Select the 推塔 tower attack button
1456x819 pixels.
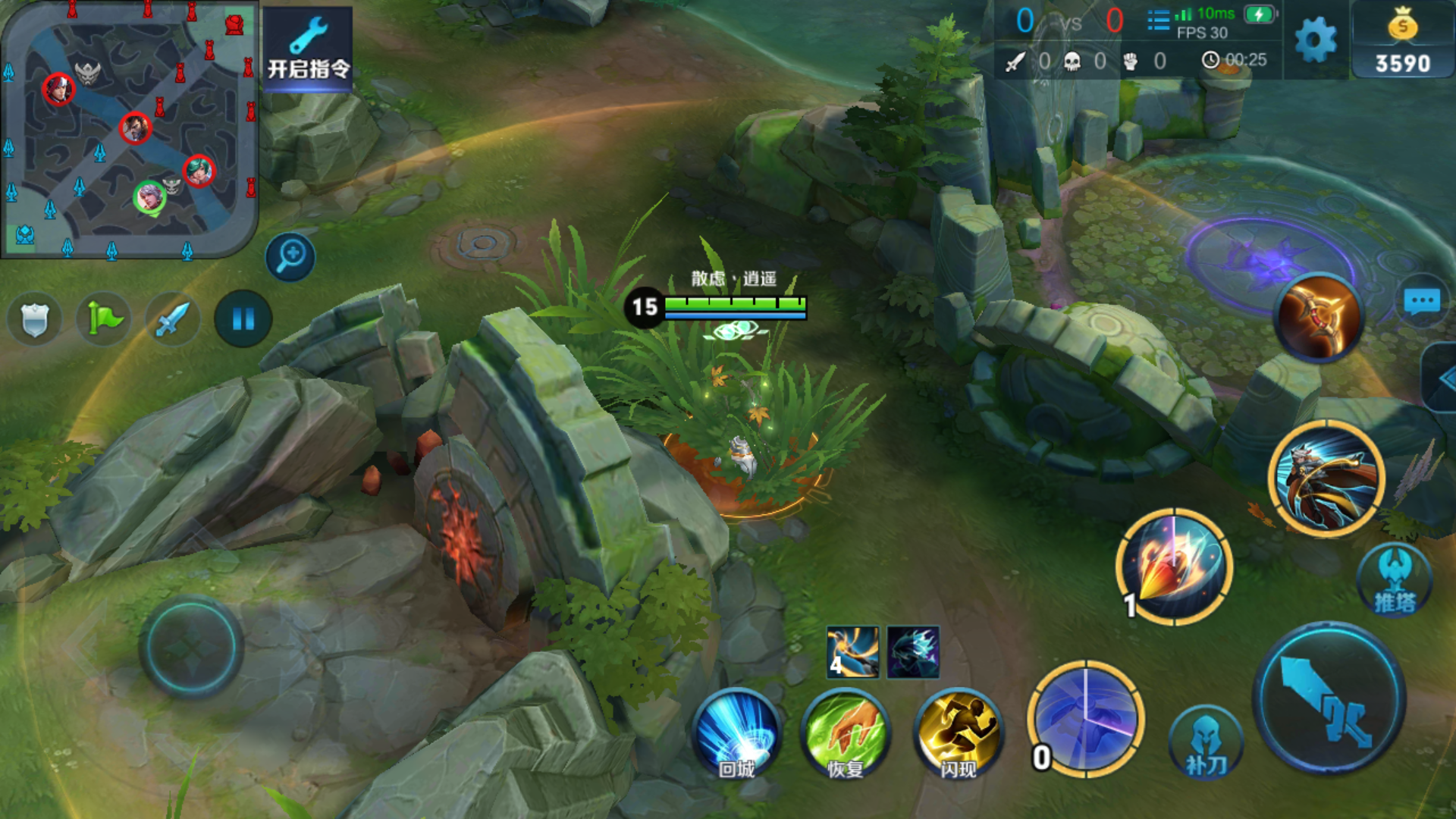[1395, 580]
